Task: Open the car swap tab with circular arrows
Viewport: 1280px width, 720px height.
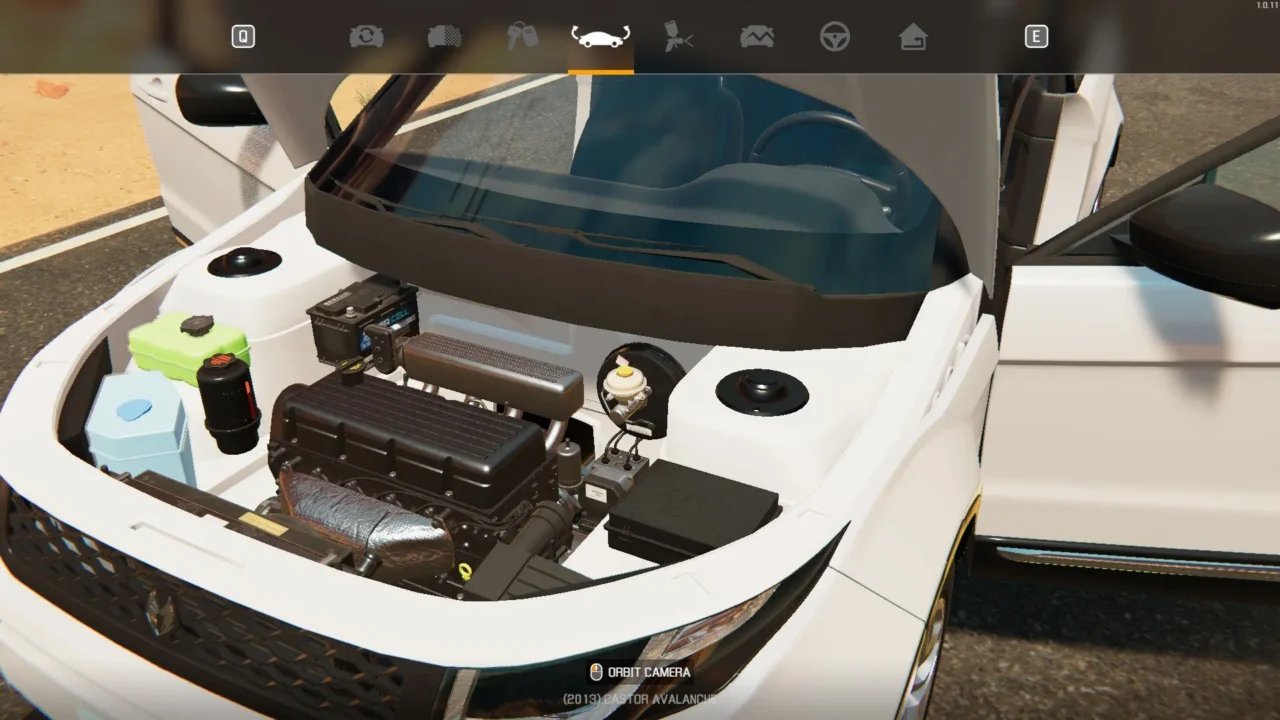Action: pyautogui.click(x=366, y=37)
